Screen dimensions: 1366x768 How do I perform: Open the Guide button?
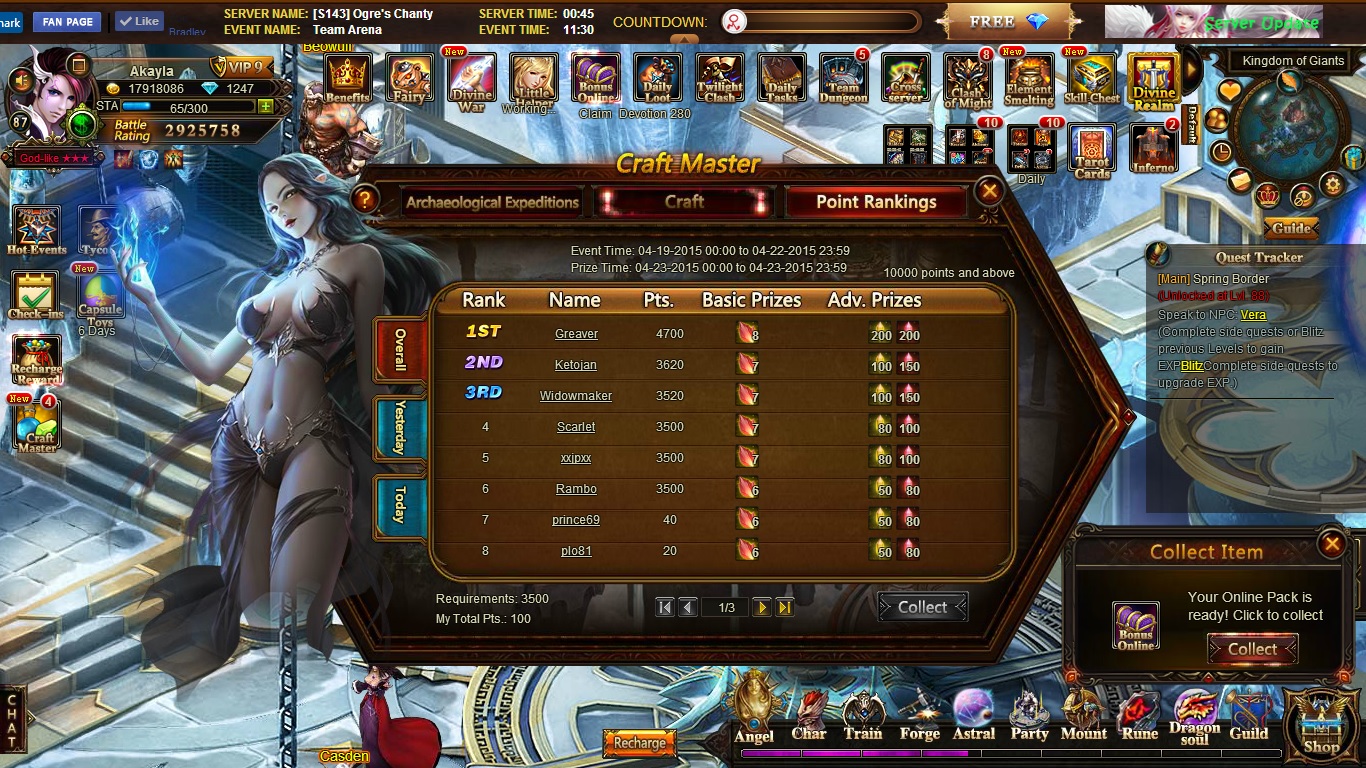coord(1291,228)
